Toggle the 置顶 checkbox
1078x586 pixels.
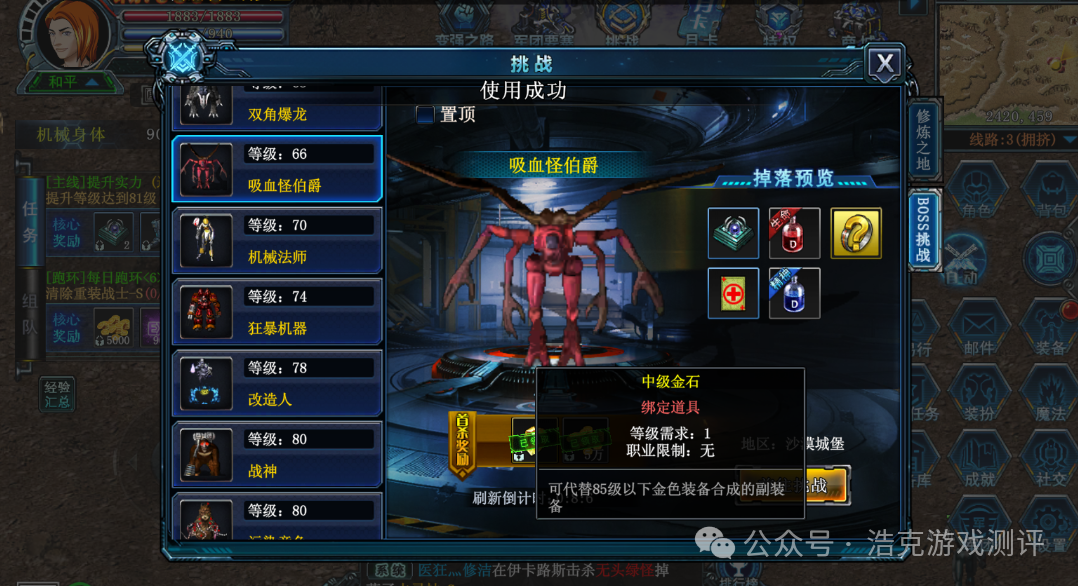(x=426, y=115)
